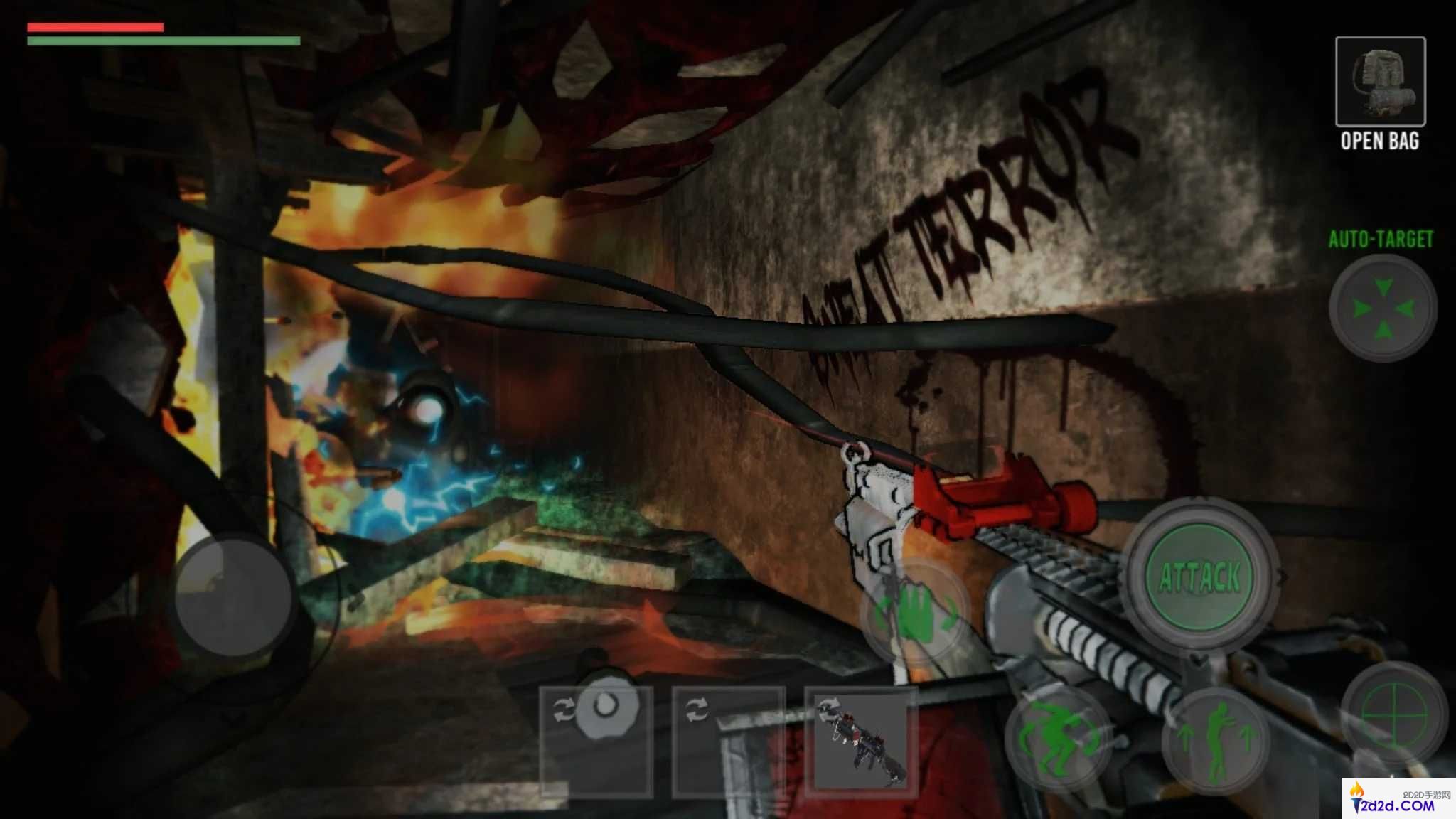
Task: Activate the crouch figure button
Action: pos(1057,739)
